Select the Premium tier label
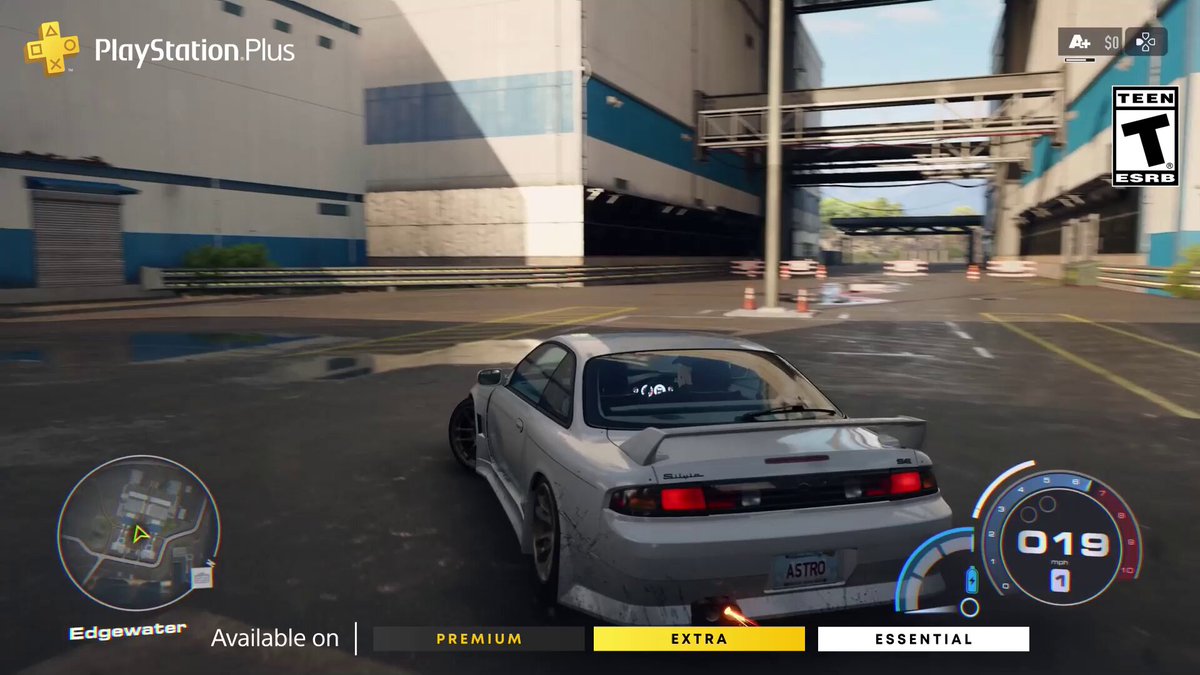The height and width of the screenshot is (675, 1200). click(x=479, y=639)
